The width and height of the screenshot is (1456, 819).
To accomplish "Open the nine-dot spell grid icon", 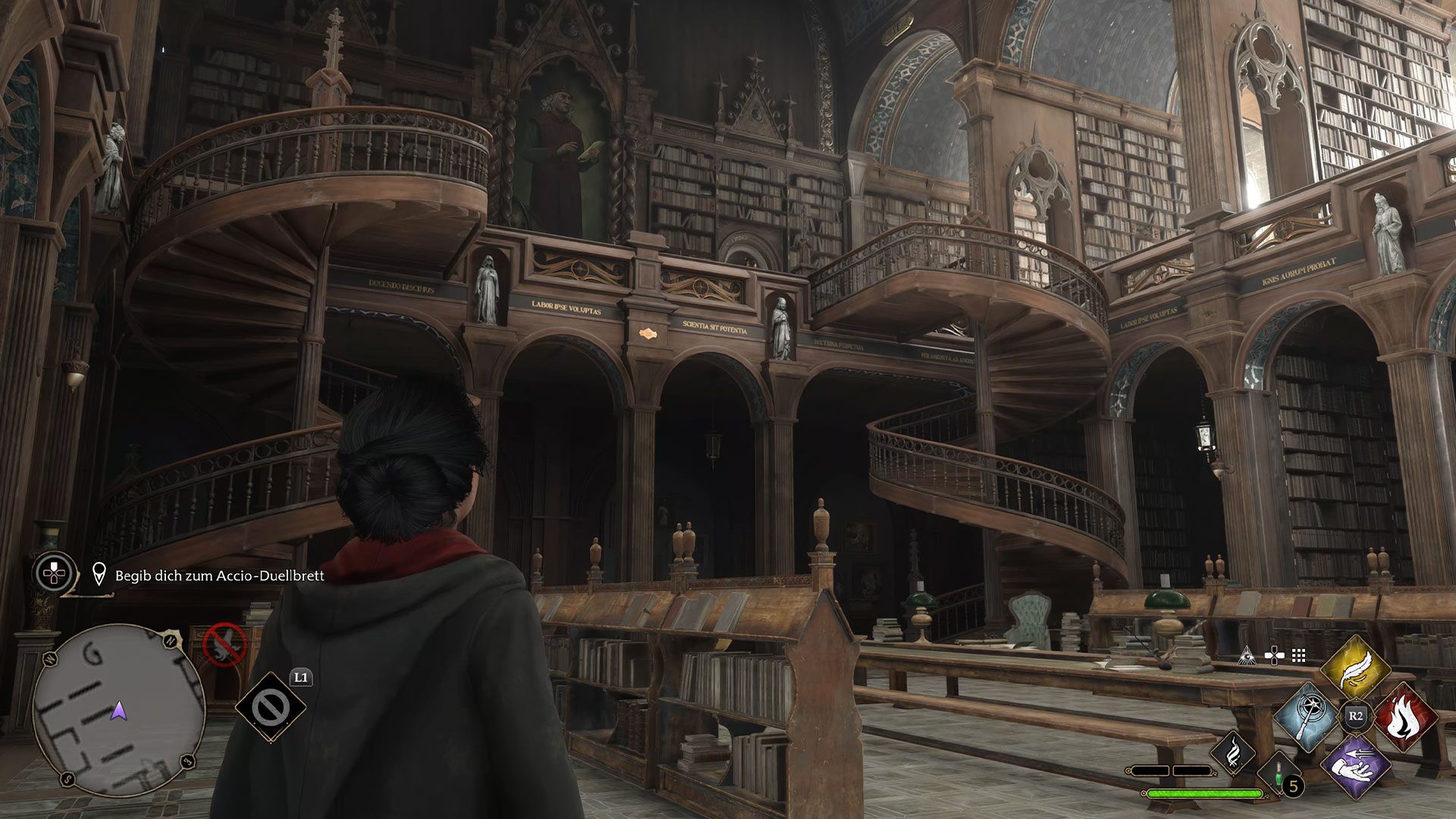I will [1299, 656].
